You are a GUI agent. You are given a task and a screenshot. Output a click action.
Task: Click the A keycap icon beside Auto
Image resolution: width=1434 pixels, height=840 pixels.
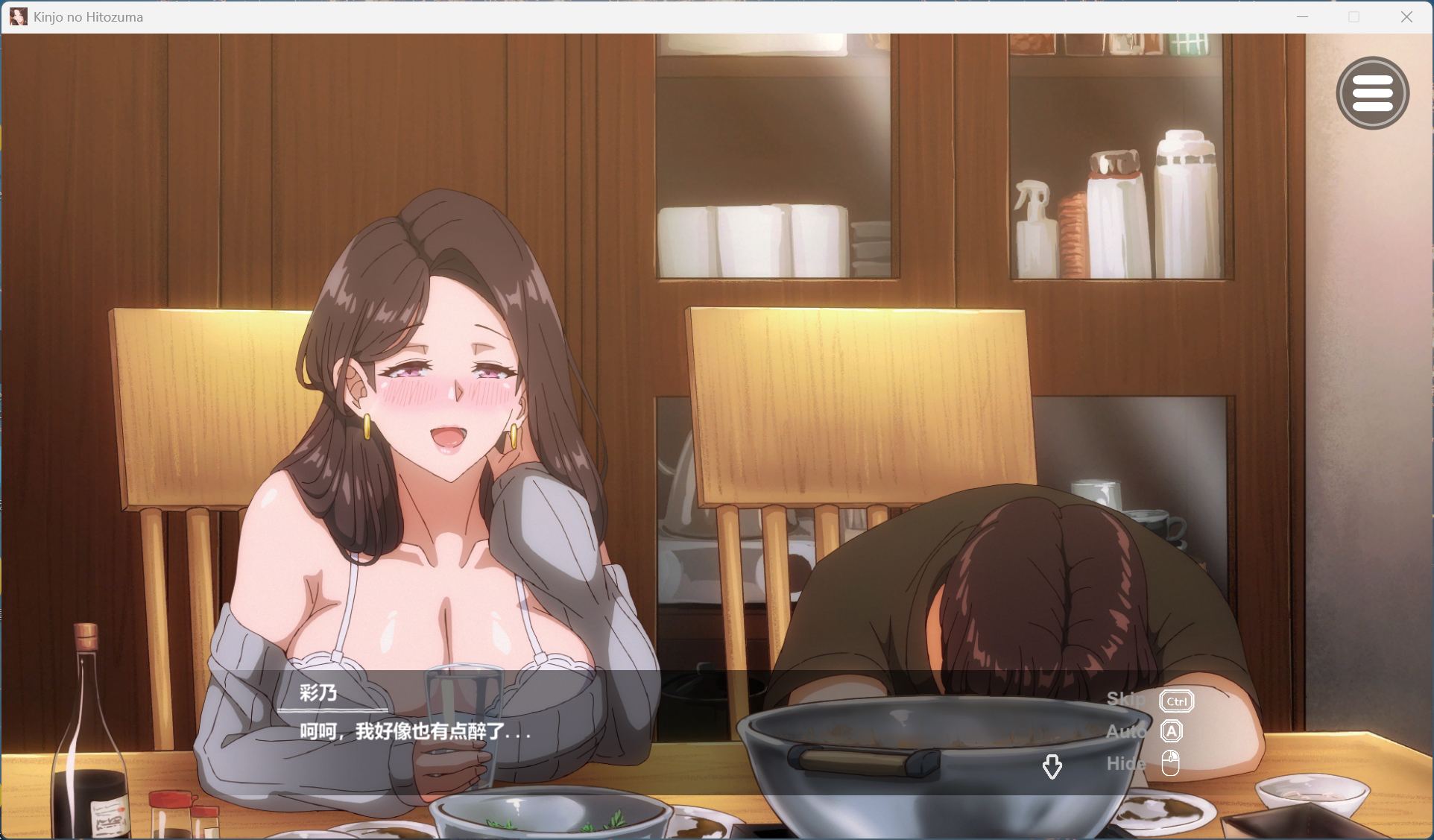[x=1172, y=731]
